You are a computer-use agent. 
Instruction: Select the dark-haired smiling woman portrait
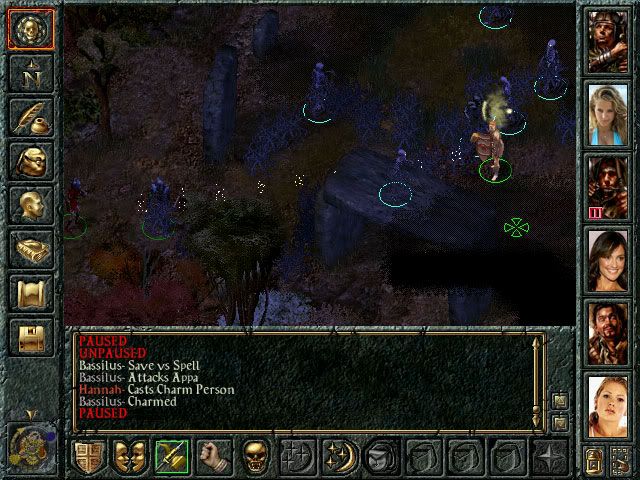607,258
